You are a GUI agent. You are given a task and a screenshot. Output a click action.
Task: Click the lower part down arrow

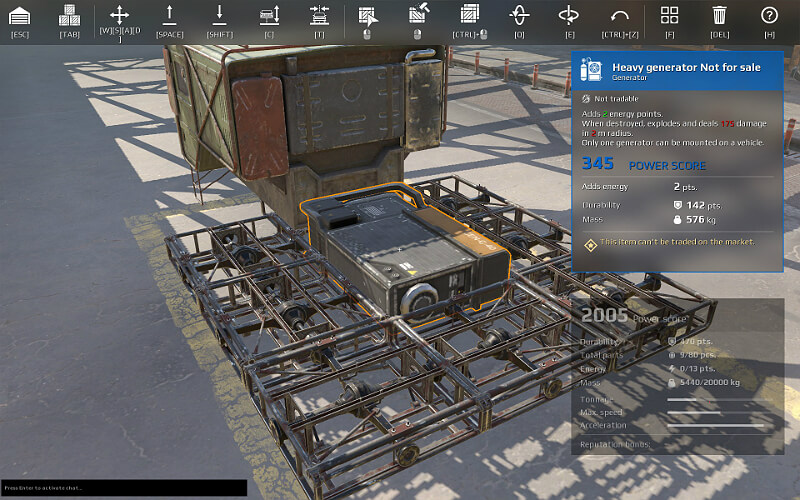219,15
